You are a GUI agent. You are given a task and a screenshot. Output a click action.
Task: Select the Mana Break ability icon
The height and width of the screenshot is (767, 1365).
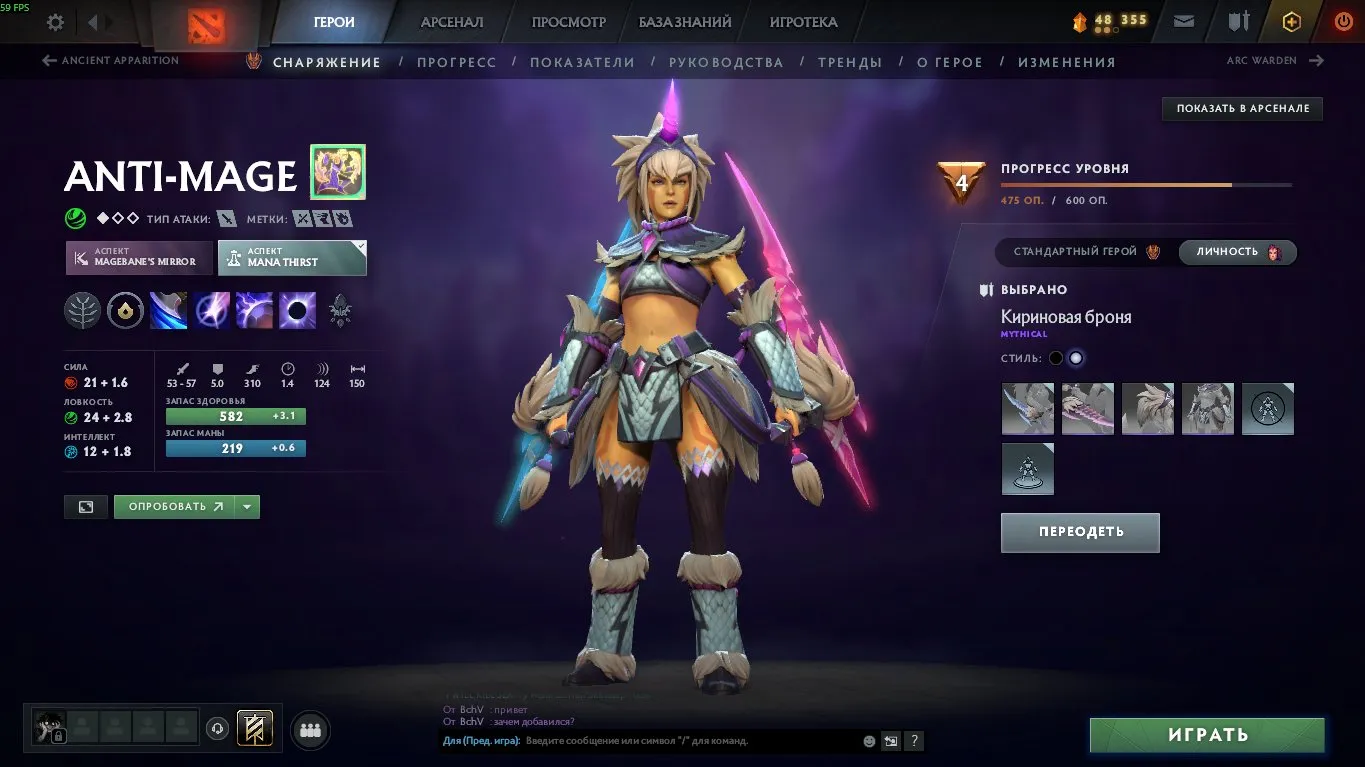[x=168, y=310]
